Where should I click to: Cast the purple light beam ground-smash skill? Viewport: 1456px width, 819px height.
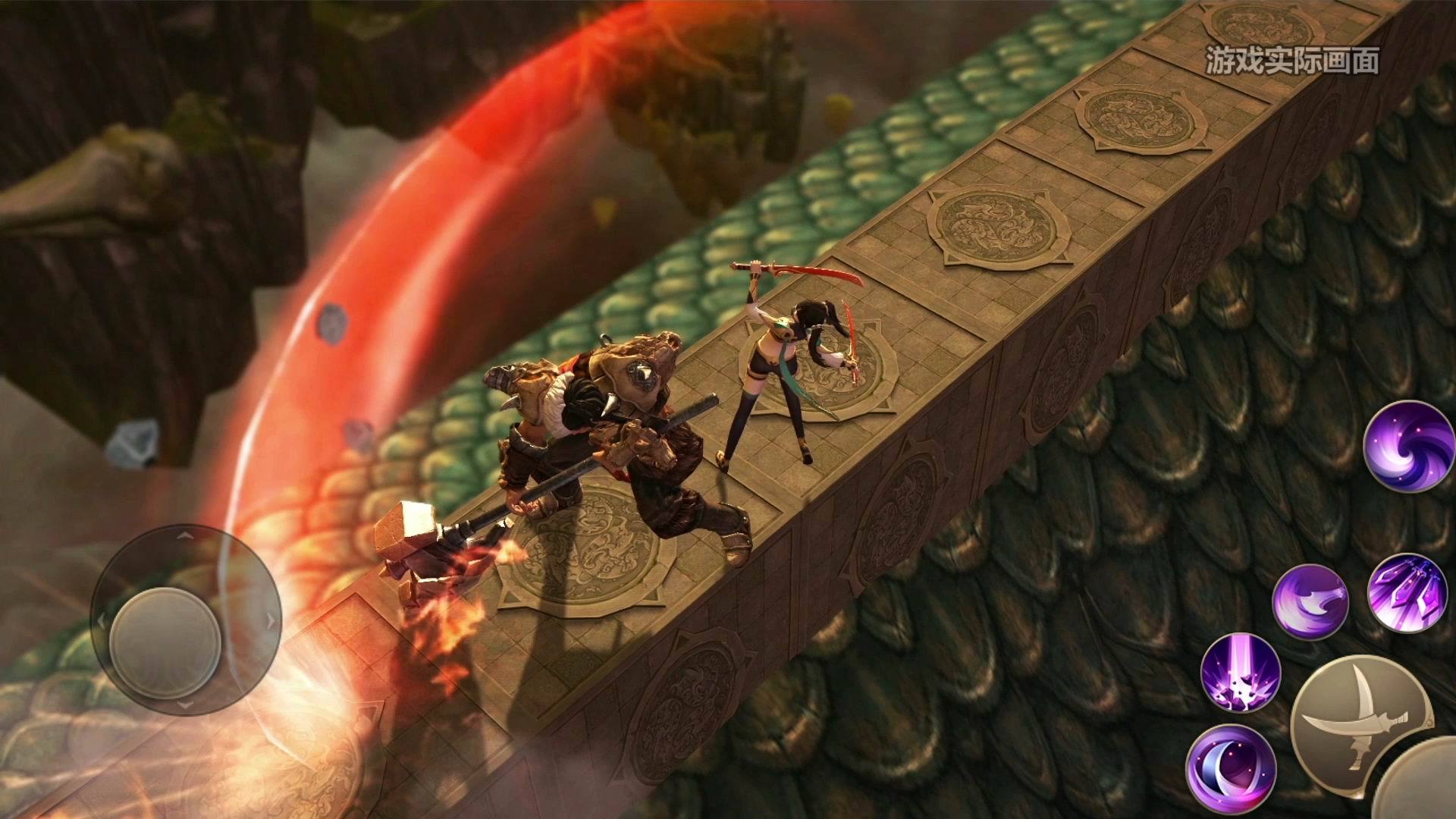(1241, 672)
